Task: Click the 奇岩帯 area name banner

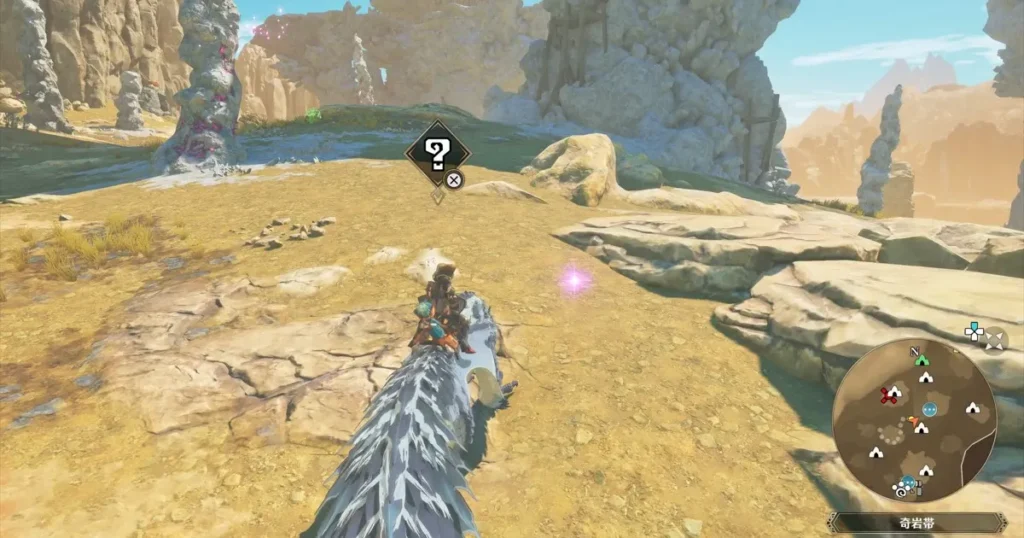Action: click(917, 522)
